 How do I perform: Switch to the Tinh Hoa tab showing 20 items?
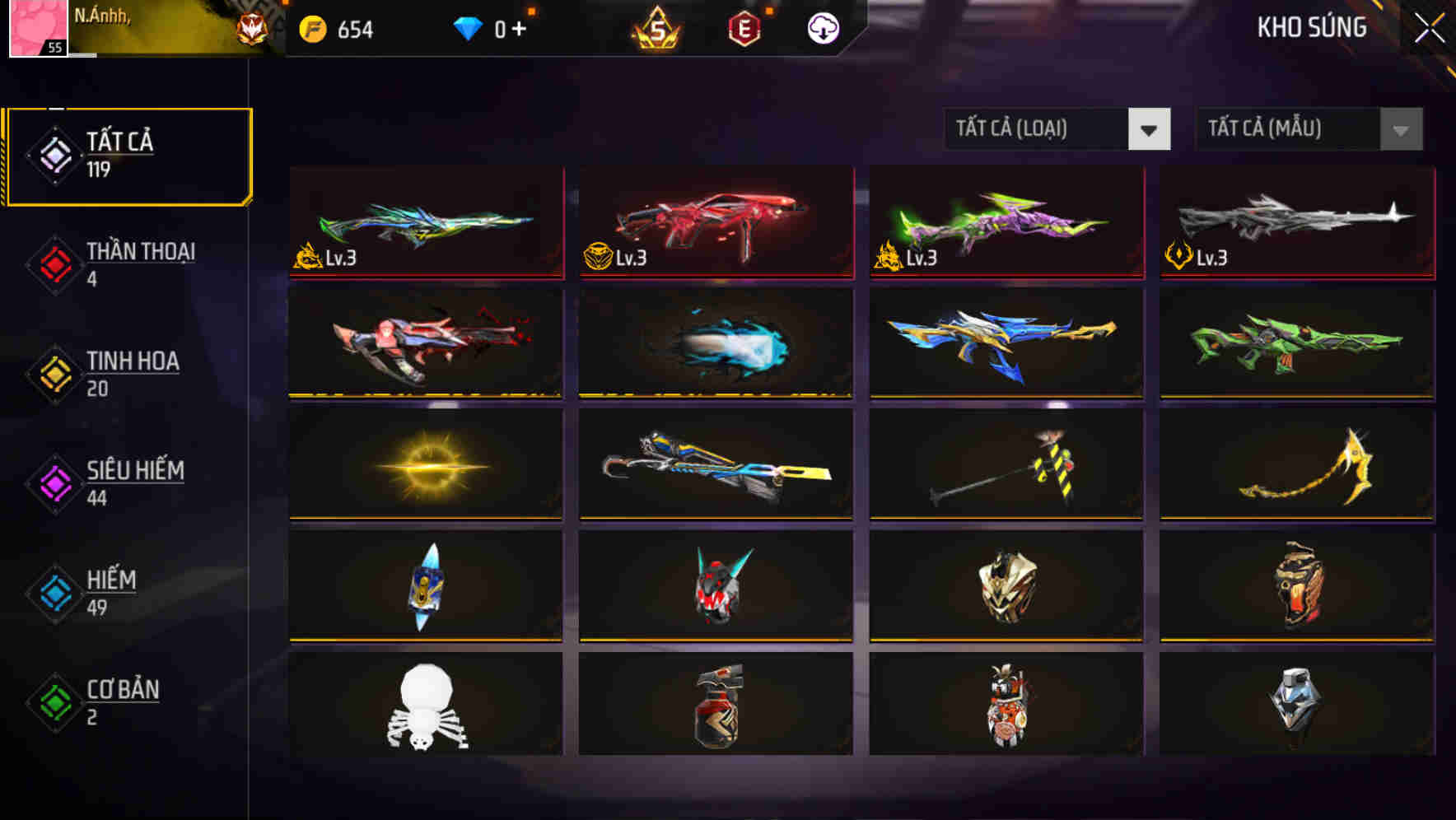[x=132, y=375]
